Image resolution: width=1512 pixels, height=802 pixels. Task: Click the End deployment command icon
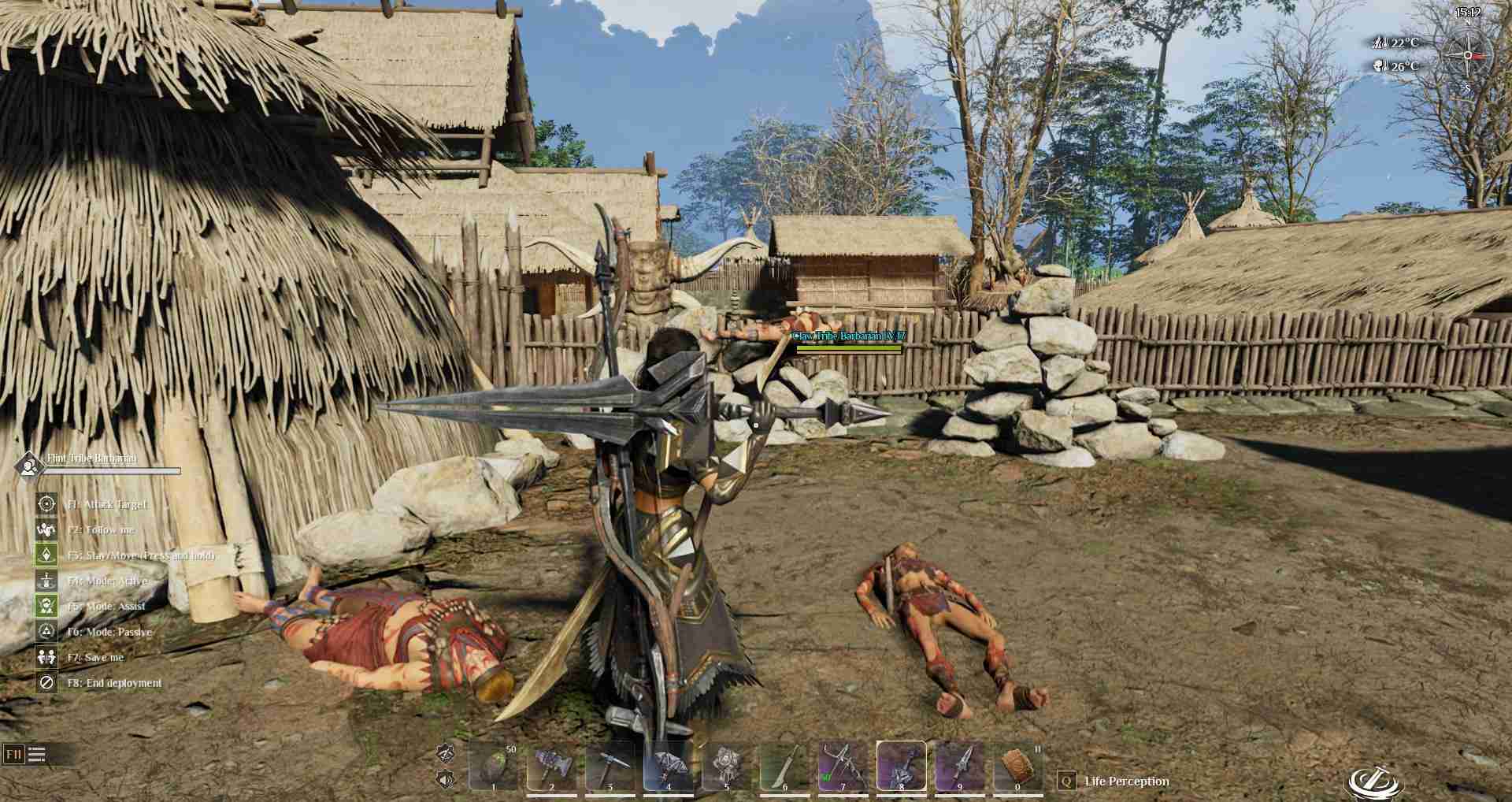46,682
